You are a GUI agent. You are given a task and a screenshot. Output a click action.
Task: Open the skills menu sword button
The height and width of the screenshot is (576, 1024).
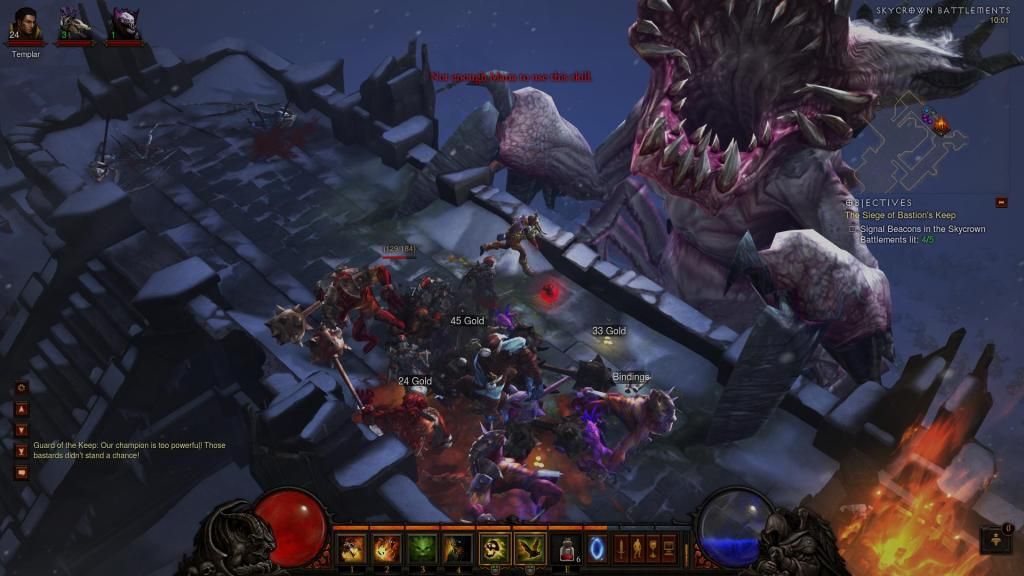coord(621,548)
